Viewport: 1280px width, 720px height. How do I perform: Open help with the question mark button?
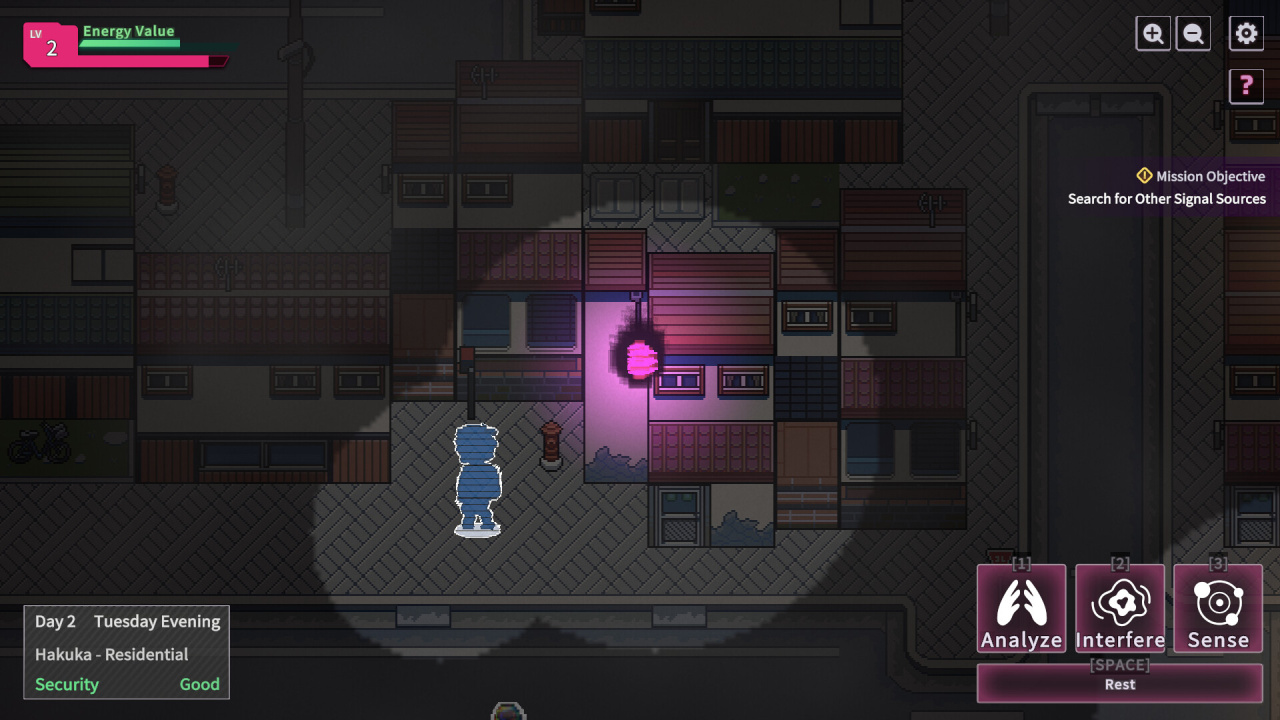click(1246, 86)
